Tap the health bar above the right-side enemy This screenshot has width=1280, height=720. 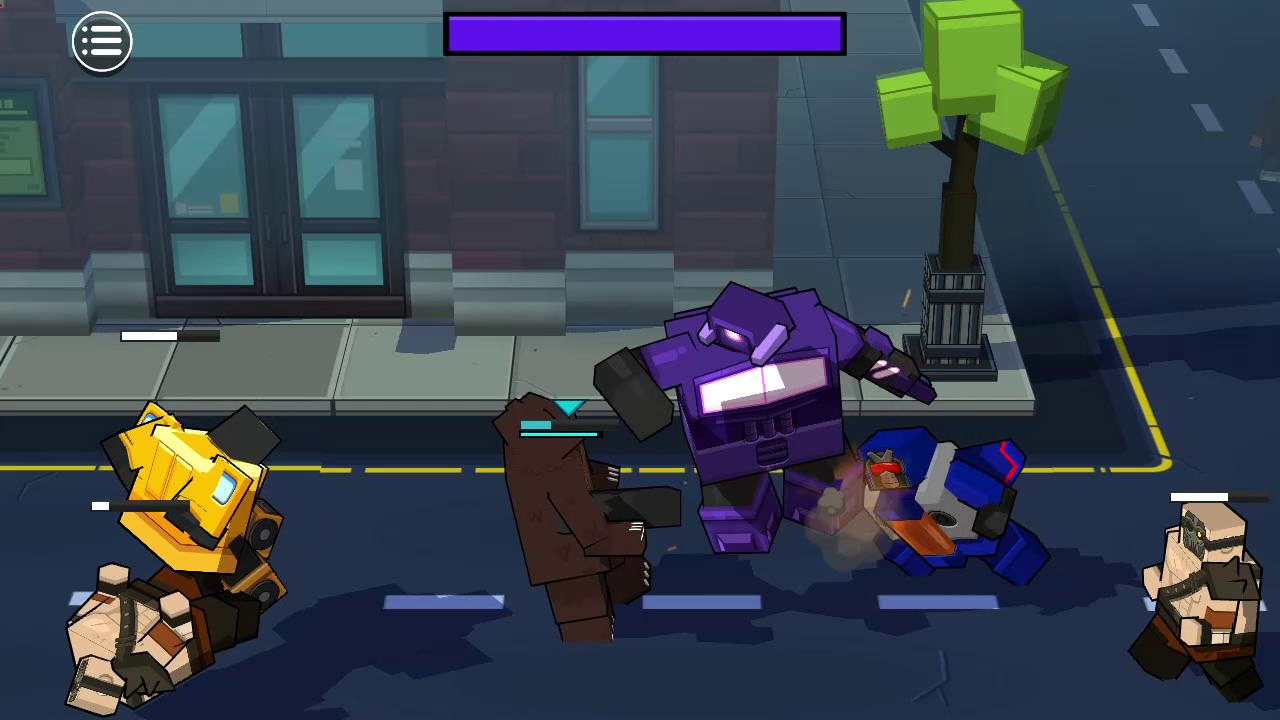coord(1200,497)
